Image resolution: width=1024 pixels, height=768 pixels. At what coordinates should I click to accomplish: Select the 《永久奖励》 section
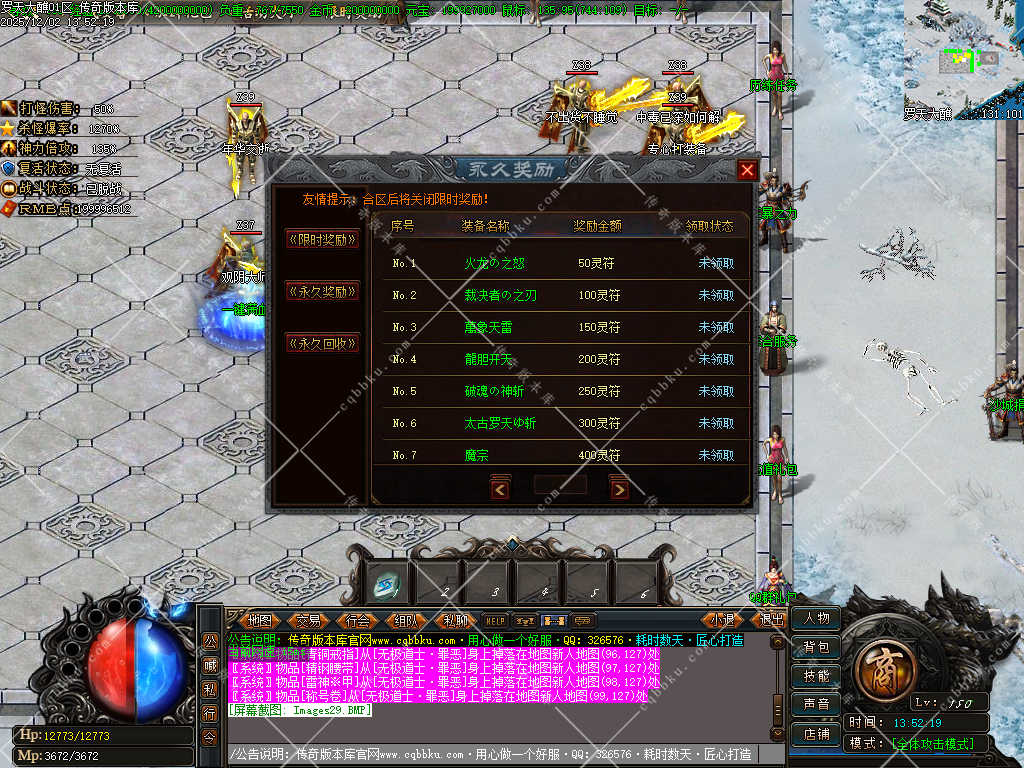[x=322, y=292]
